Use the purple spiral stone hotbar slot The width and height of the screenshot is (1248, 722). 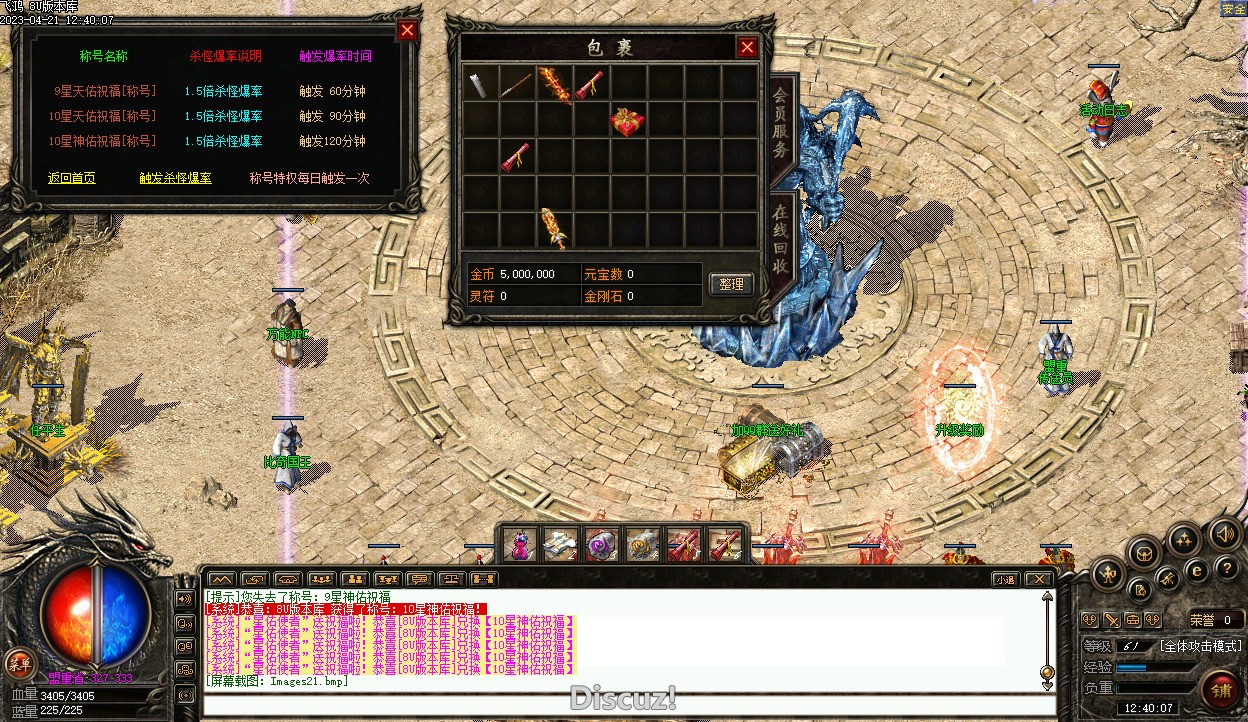pyautogui.click(x=601, y=545)
